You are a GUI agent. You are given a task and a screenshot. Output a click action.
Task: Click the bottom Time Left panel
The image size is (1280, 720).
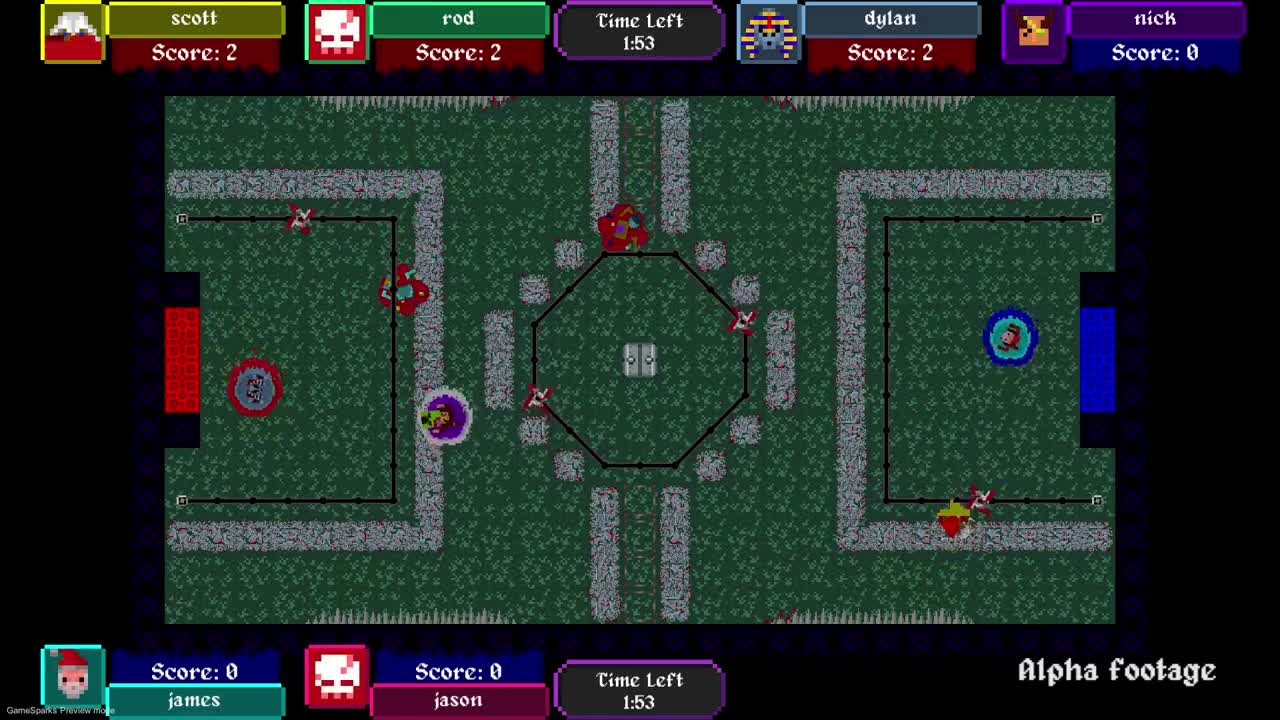pyautogui.click(x=639, y=690)
